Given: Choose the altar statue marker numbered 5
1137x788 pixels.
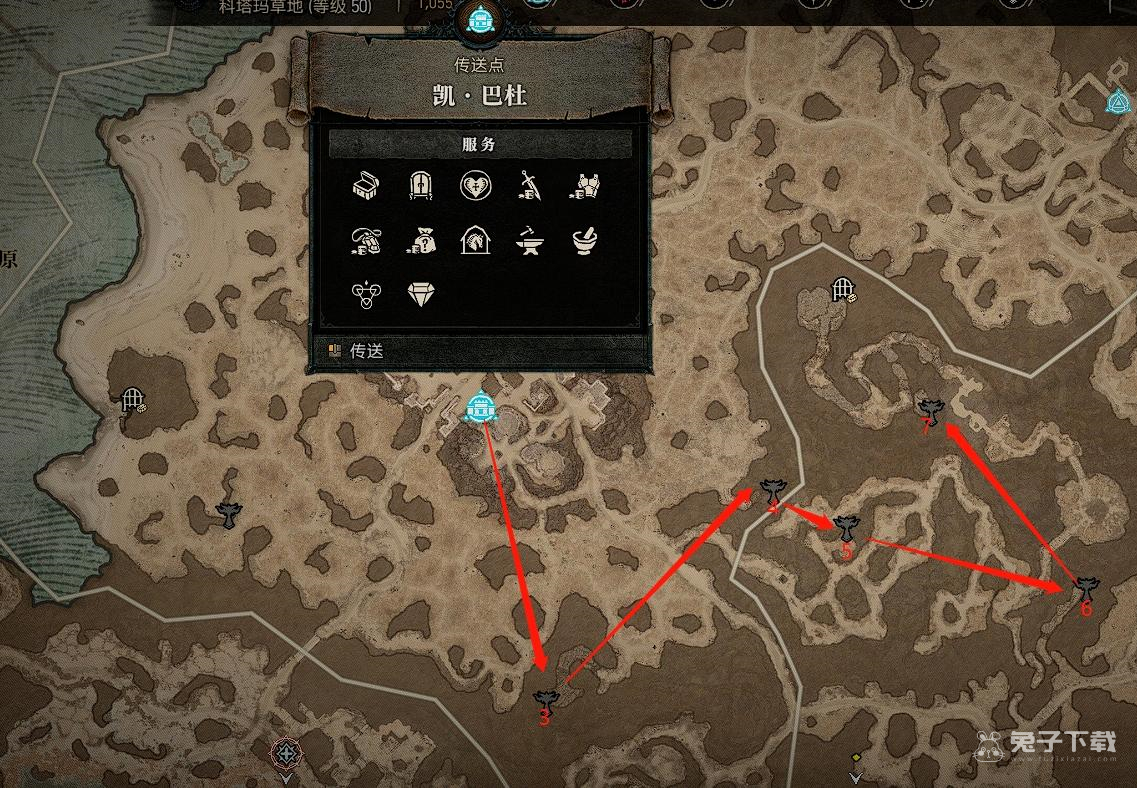Looking at the screenshot, I should click(846, 527).
